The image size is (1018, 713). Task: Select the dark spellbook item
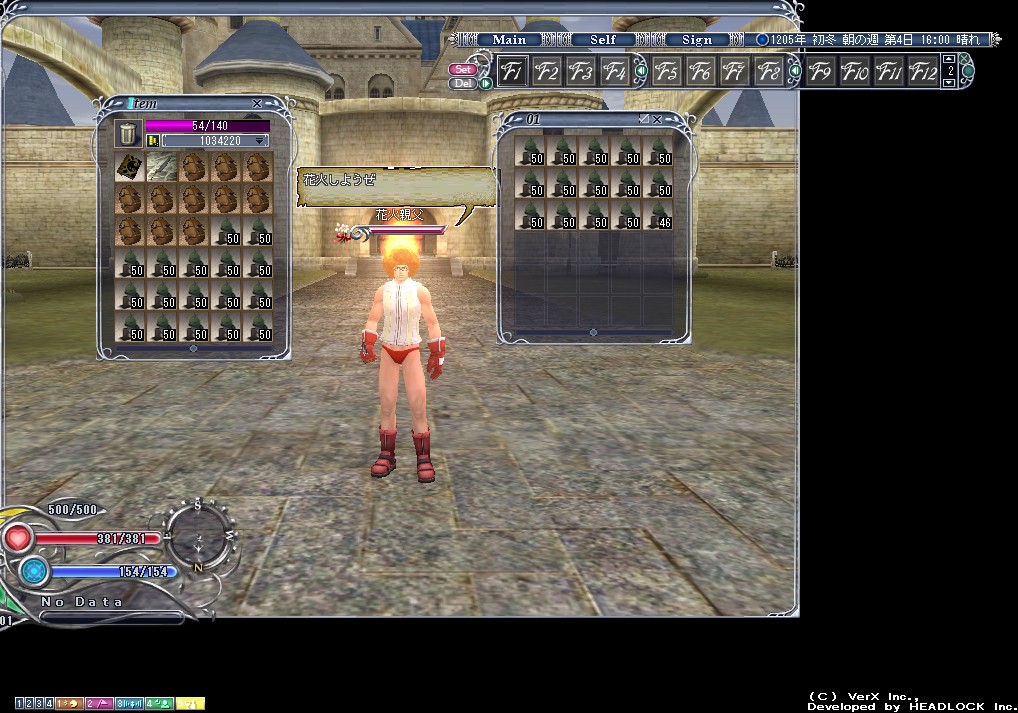pyautogui.click(x=129, y=167)
